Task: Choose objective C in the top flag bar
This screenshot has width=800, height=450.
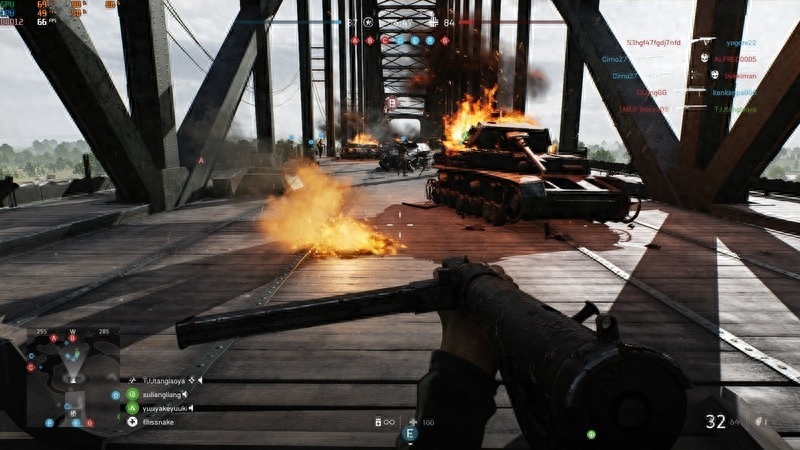Action: (385, 40)
